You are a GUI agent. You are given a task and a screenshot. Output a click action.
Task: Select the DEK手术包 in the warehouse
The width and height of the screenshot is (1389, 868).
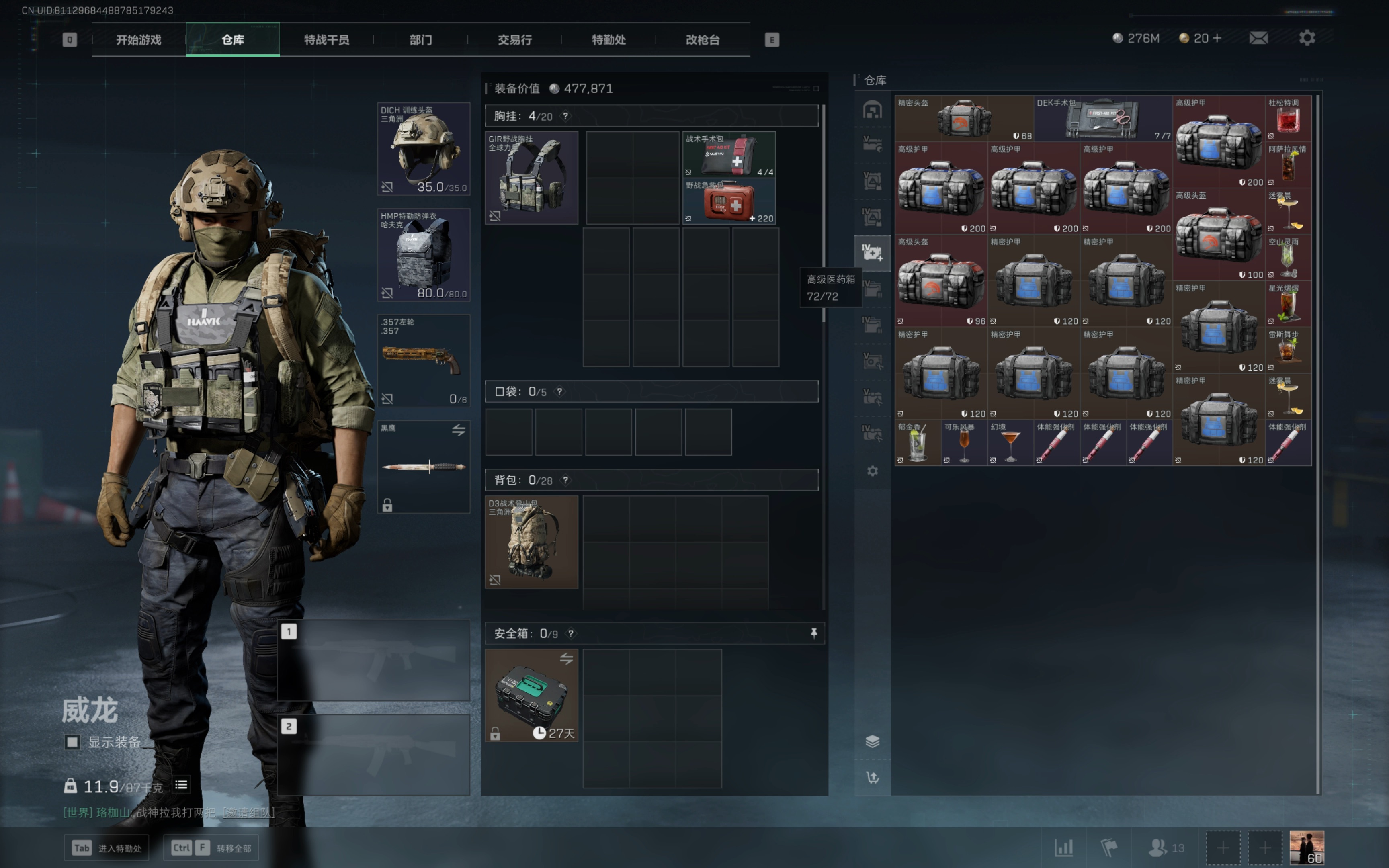pyautogui.click(x=1102, y=119)
